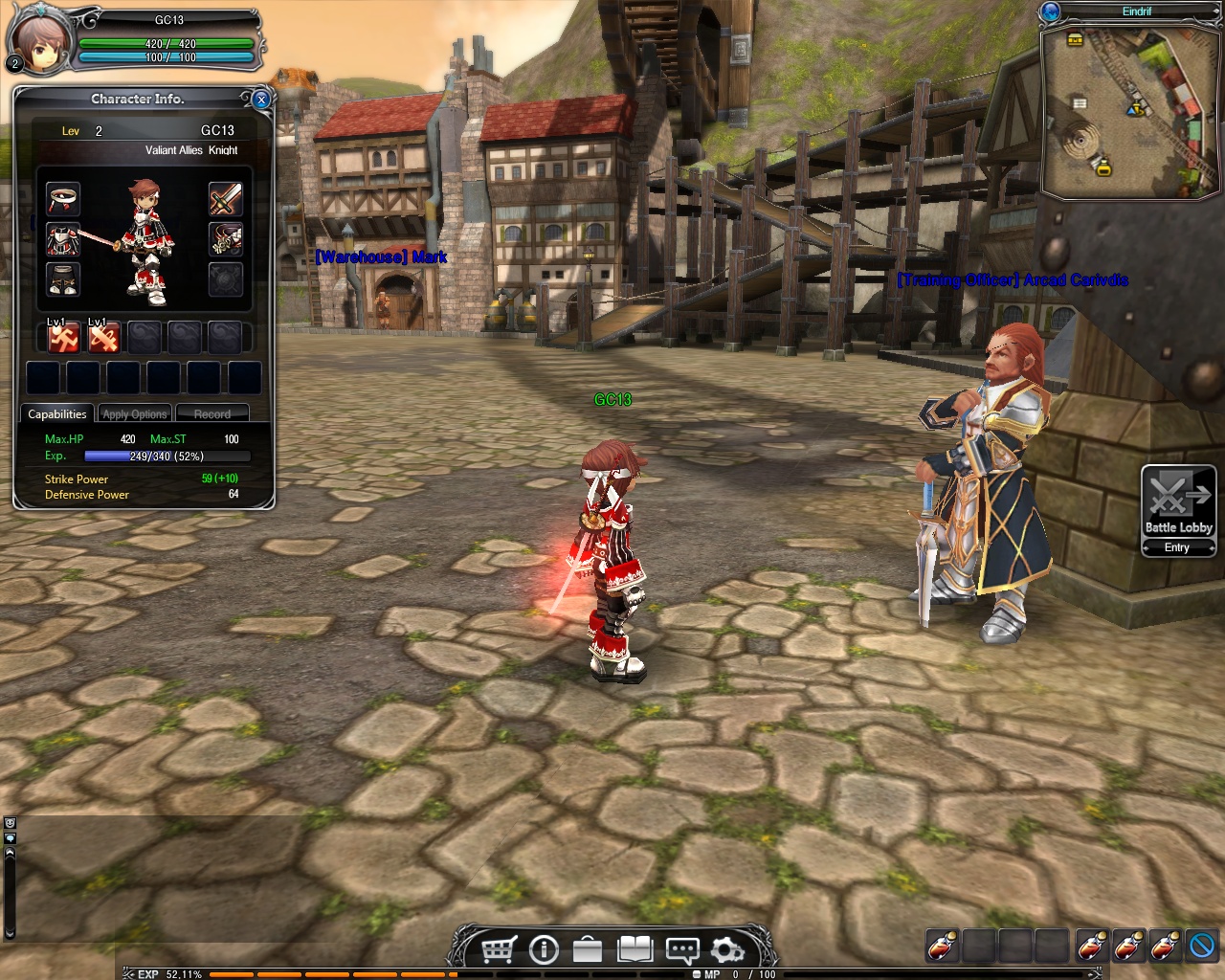Click the blue globe beside Eindrif
Viewport: 1225px width, 980px height.
click(1051, 11)
